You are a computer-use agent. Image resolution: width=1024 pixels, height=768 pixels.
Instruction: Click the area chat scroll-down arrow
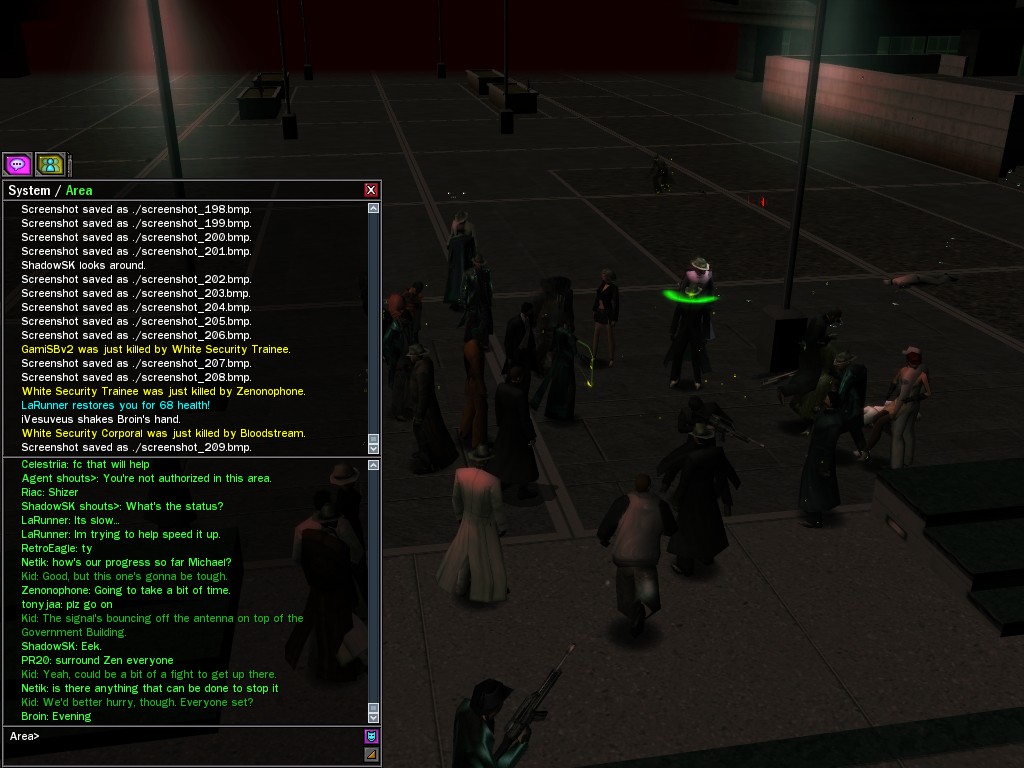tap(374, 716)
